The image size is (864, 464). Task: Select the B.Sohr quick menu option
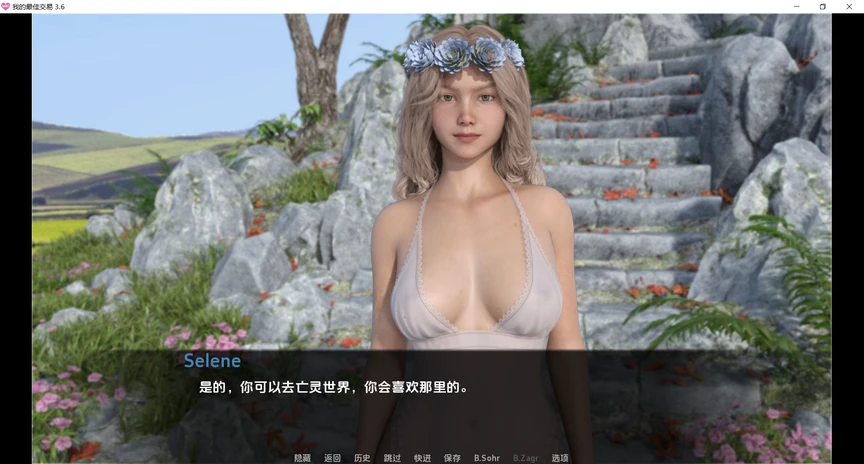click(487, 458)
